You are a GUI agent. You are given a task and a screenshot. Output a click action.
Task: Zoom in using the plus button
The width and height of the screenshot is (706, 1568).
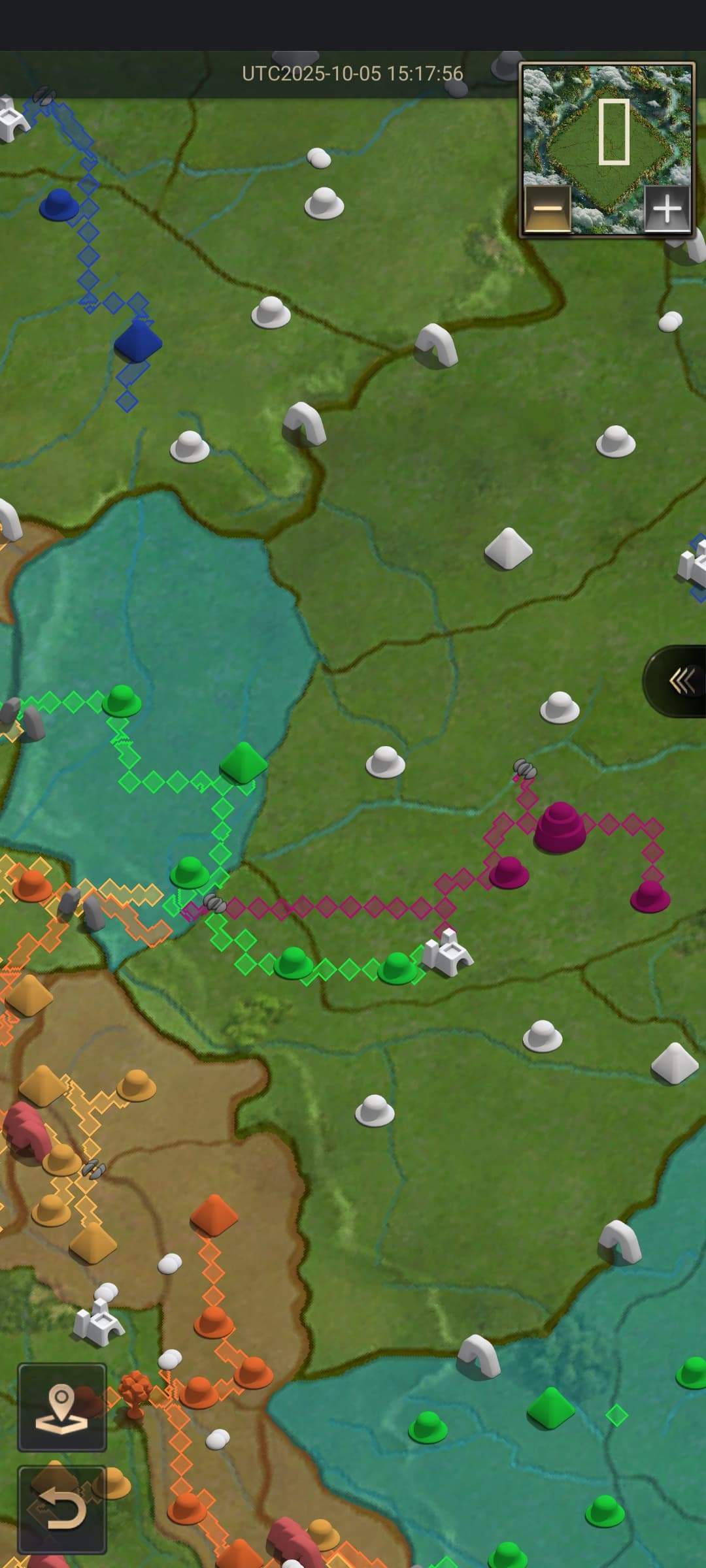point(667,209)
